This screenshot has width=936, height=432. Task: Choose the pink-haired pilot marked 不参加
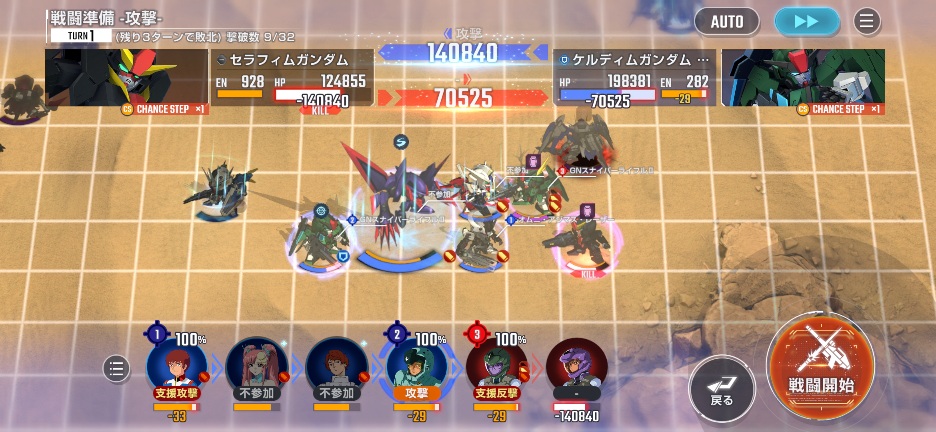pyautogui.click(x=256, y=366)
